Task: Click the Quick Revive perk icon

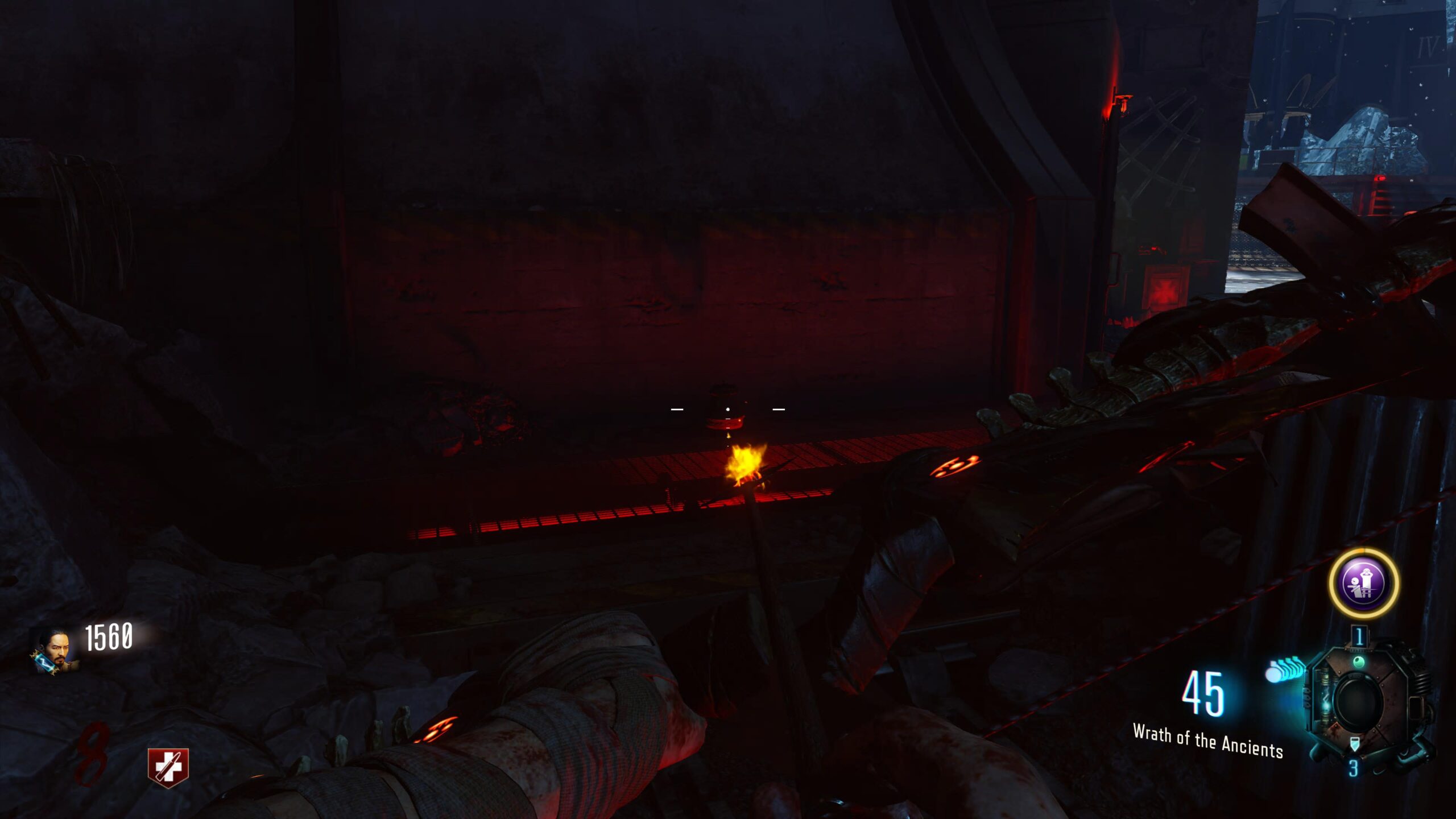Action: 168,767
